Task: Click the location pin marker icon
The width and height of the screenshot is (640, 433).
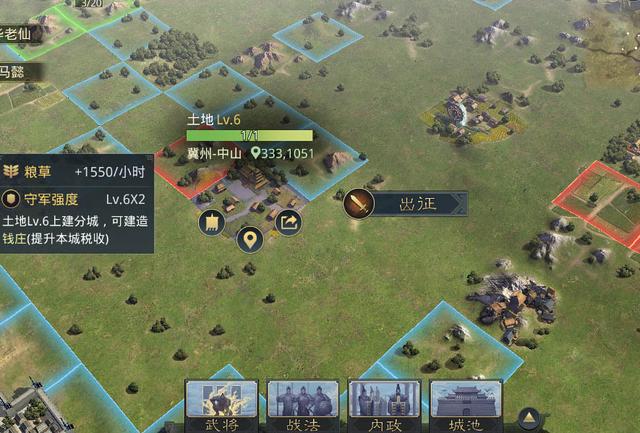Action: [249, 239]
